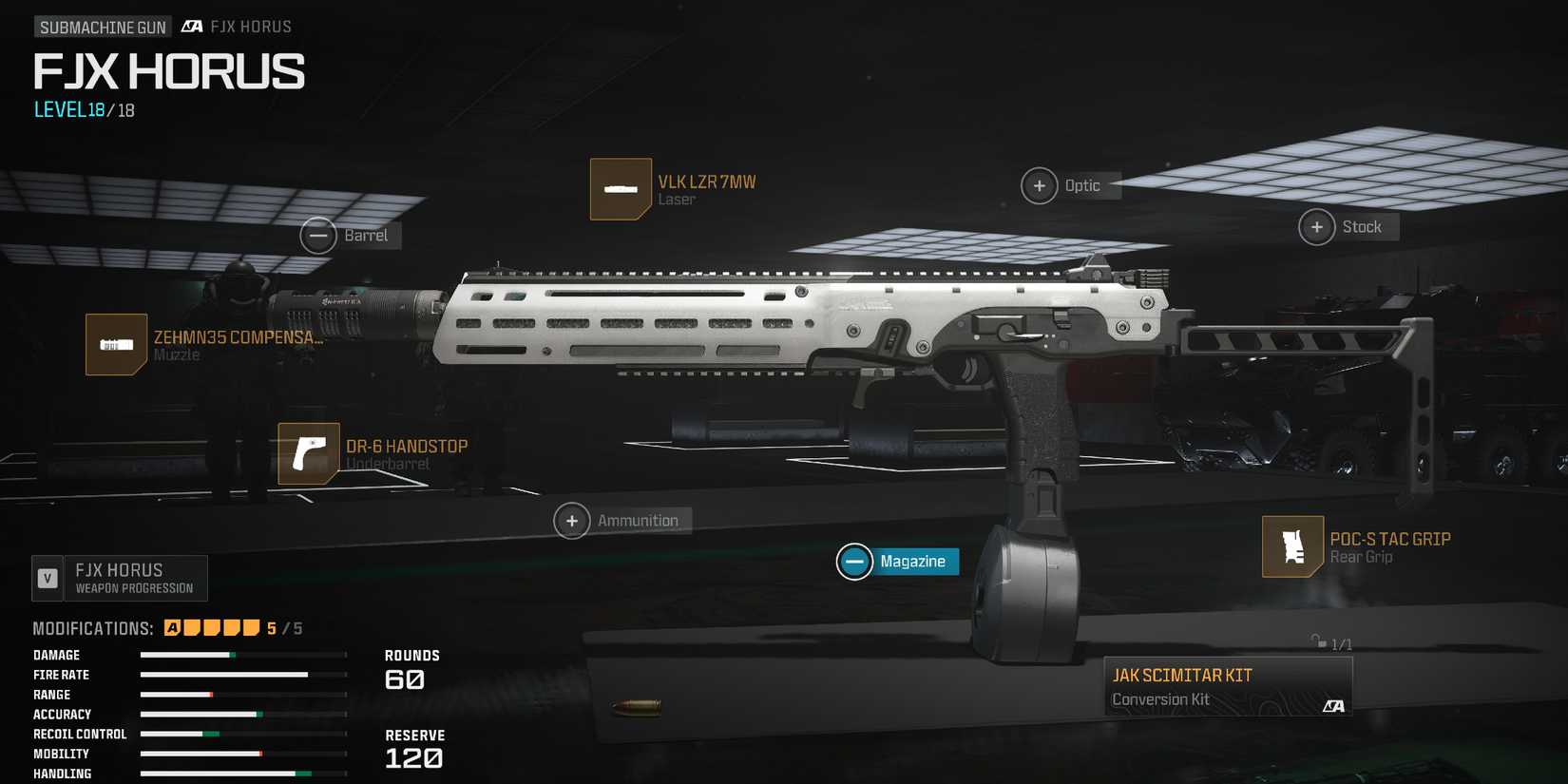Click the conversion kit emblem beside JAK Scimitar Kit
1568x784 pixels.
pyautogui.click(x=1334, y=705)
